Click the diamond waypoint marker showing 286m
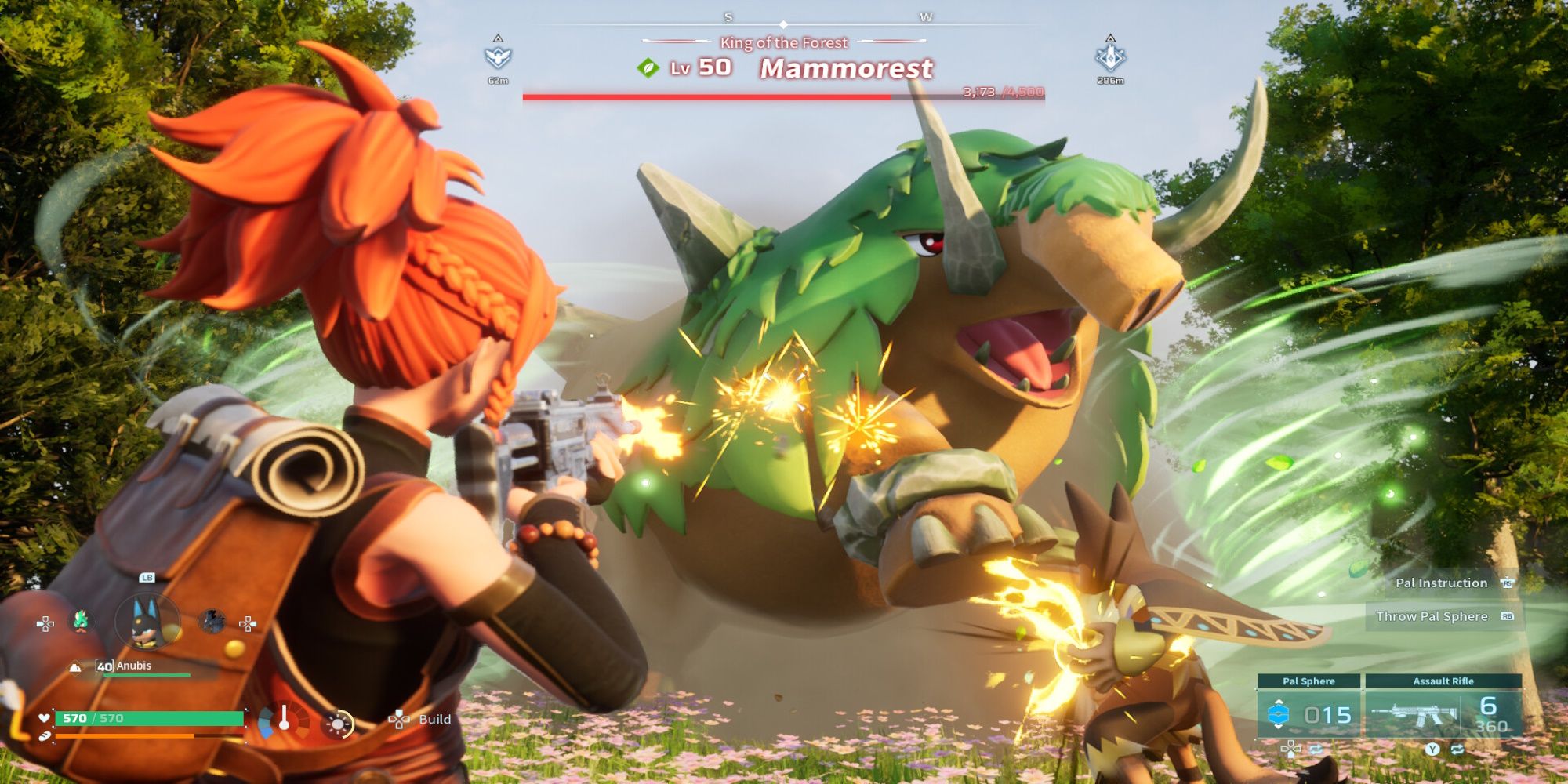Screen dimensions: 1568x784 click(1109, 59)
